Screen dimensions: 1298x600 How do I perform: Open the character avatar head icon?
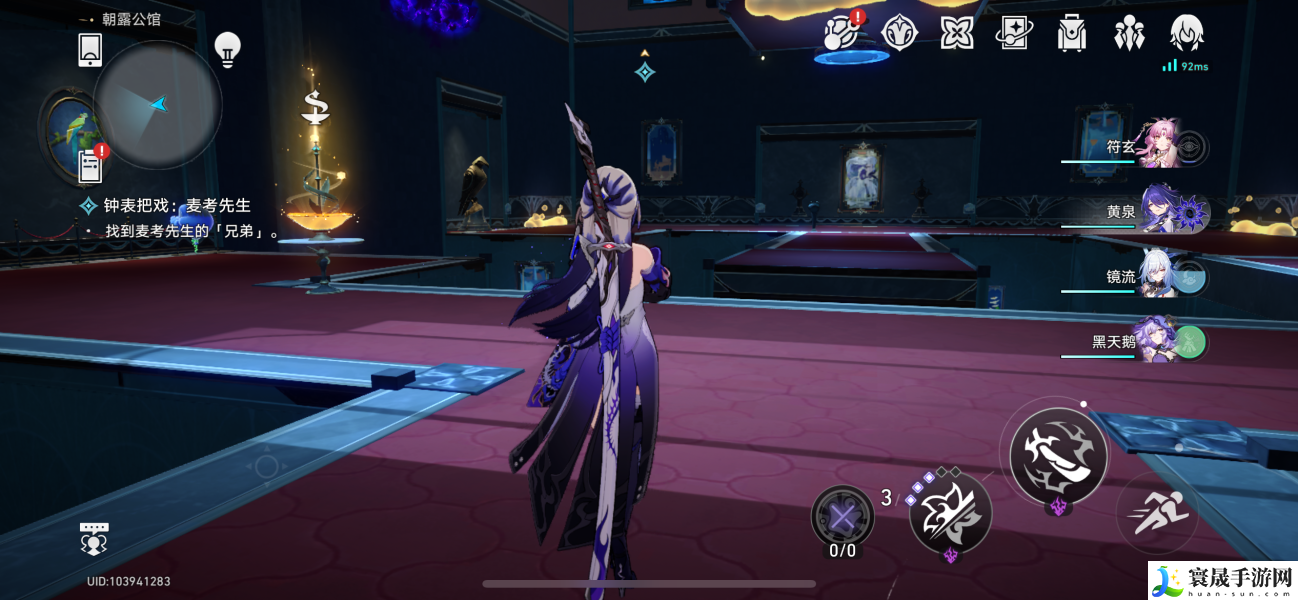[x=1186, y=33]
